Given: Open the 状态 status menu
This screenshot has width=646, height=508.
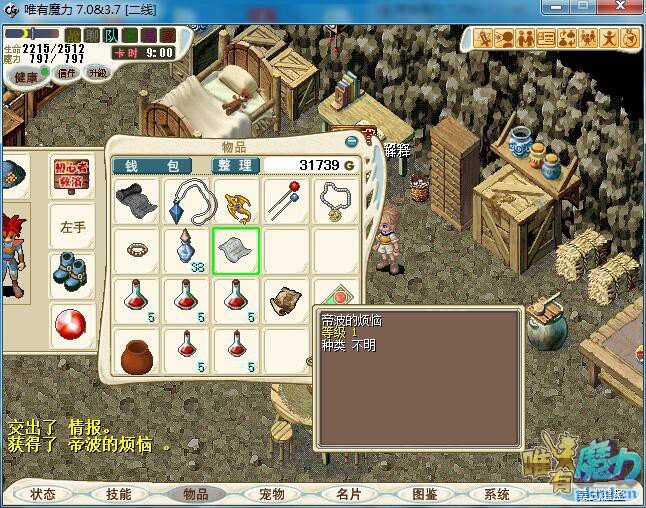Looking at the screenshot, I should pos(43,494).
